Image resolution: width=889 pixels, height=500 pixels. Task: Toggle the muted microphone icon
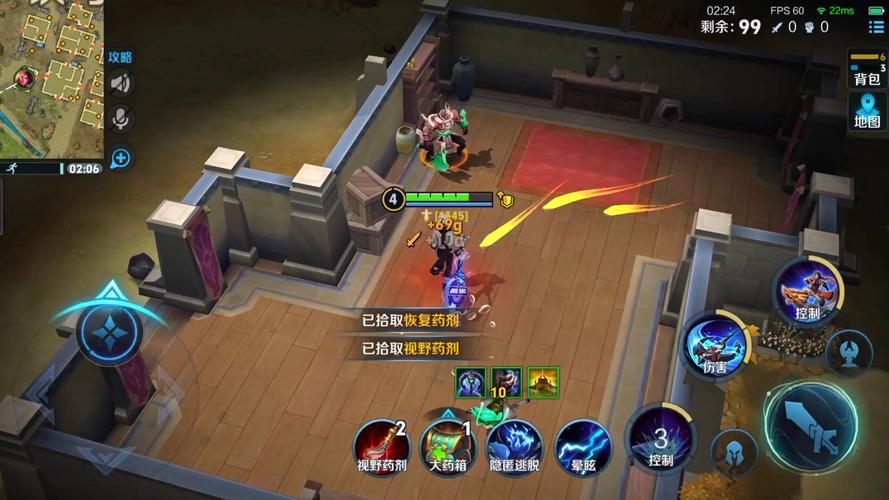click(121, 119)
